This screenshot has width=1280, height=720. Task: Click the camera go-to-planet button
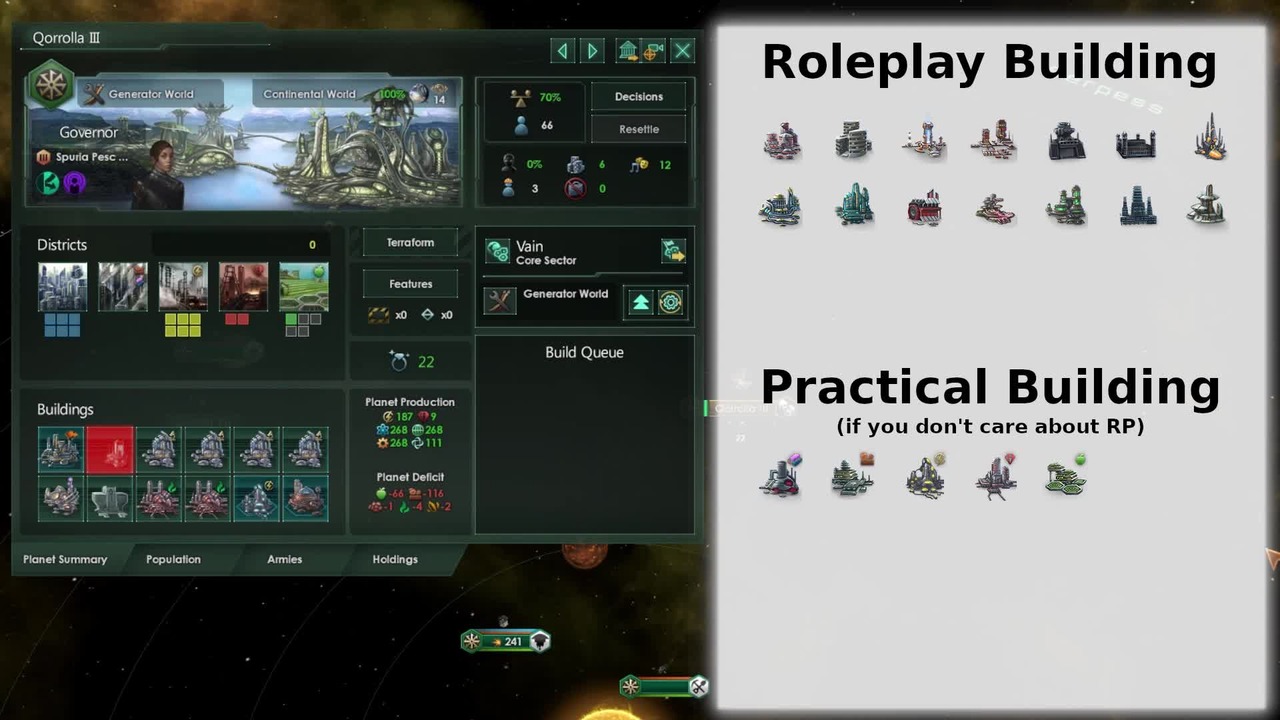click(x=654, y=50)
